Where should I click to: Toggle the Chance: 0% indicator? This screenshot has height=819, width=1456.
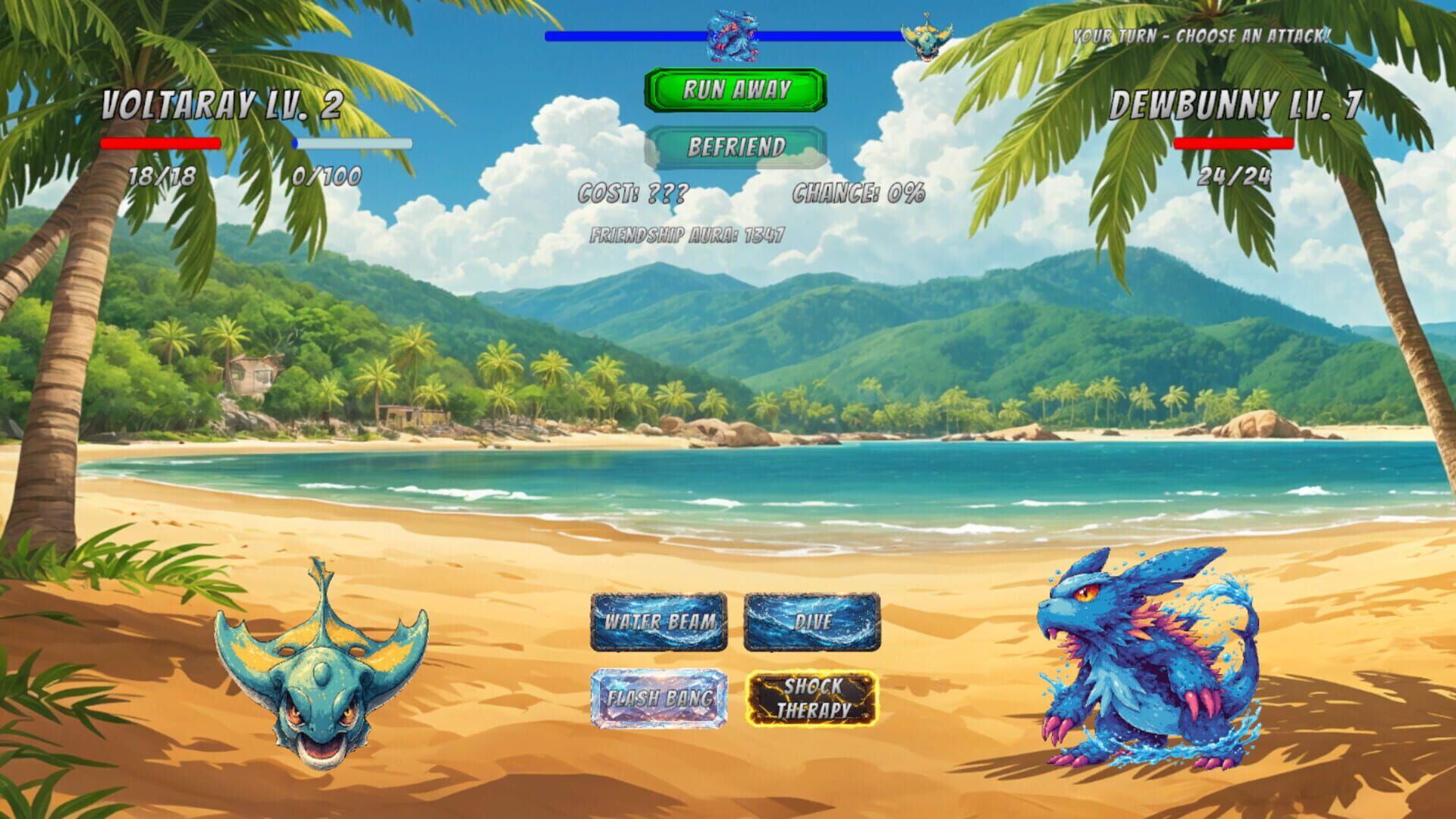(x=857, y=196)
